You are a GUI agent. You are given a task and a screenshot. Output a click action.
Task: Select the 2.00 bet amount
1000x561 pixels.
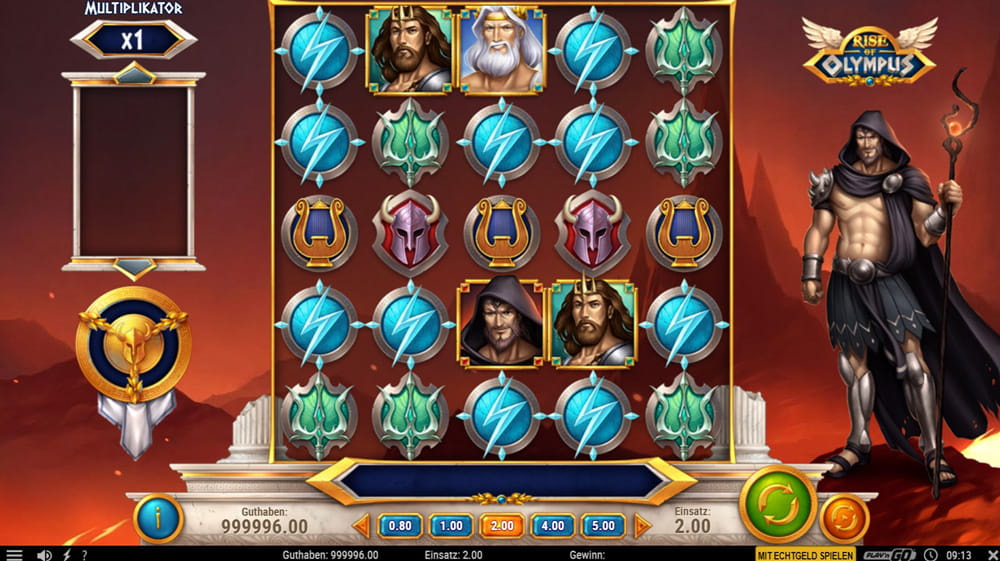[x=502, y=525]
